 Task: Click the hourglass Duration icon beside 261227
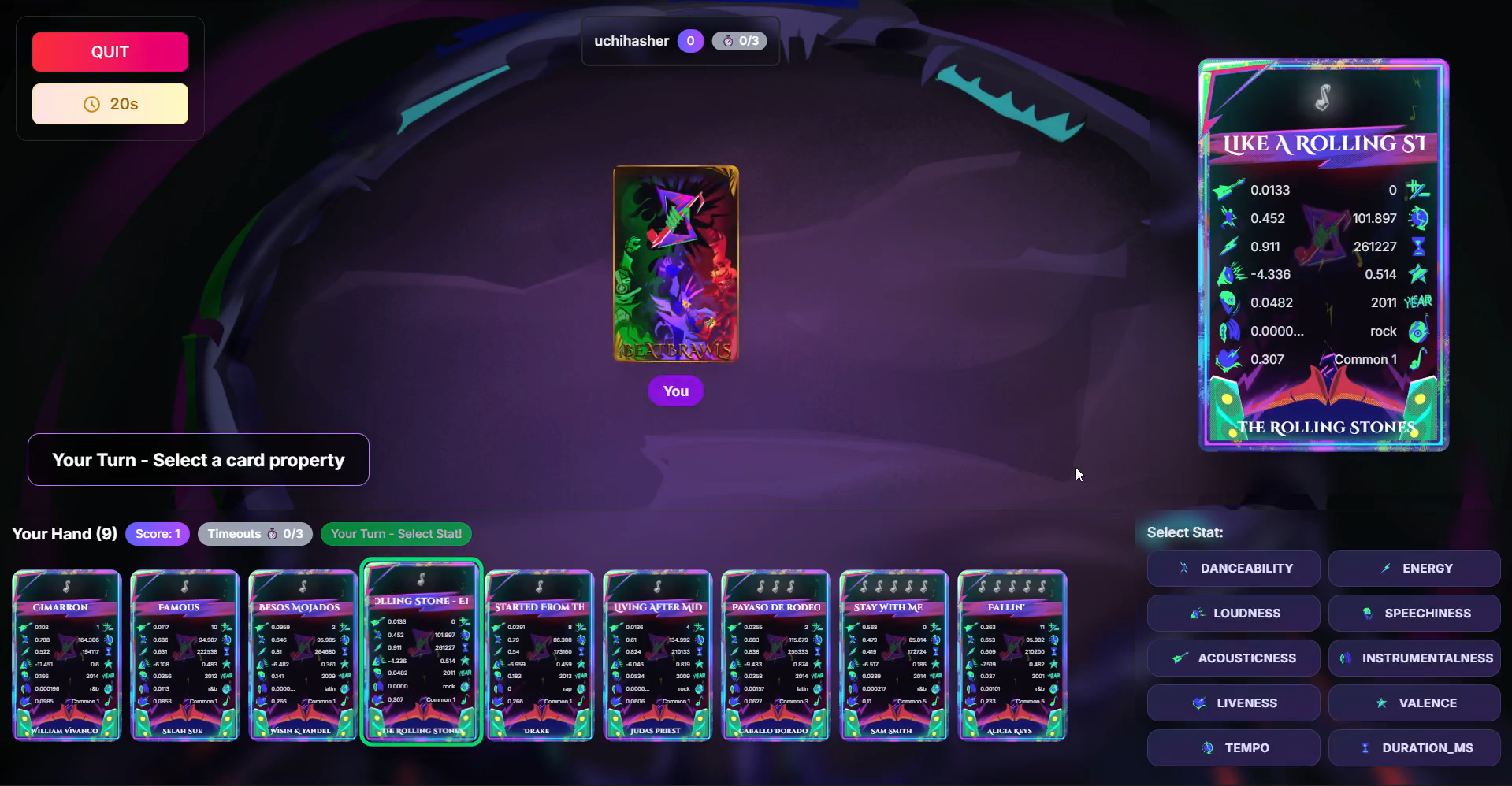[1418, 246]
